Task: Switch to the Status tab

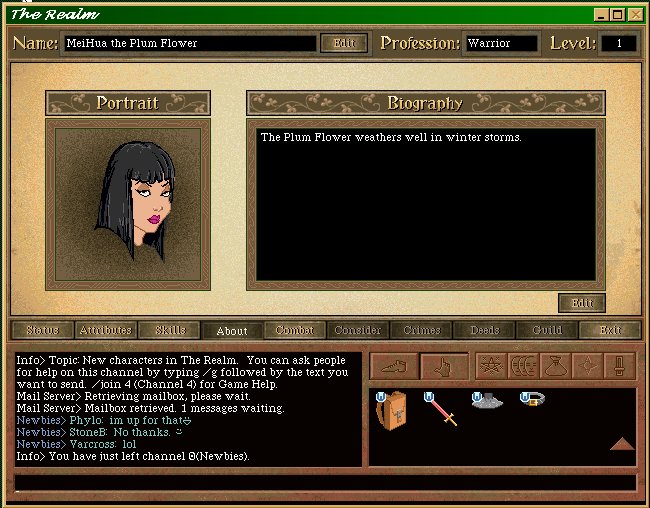Action: [43, 330]
